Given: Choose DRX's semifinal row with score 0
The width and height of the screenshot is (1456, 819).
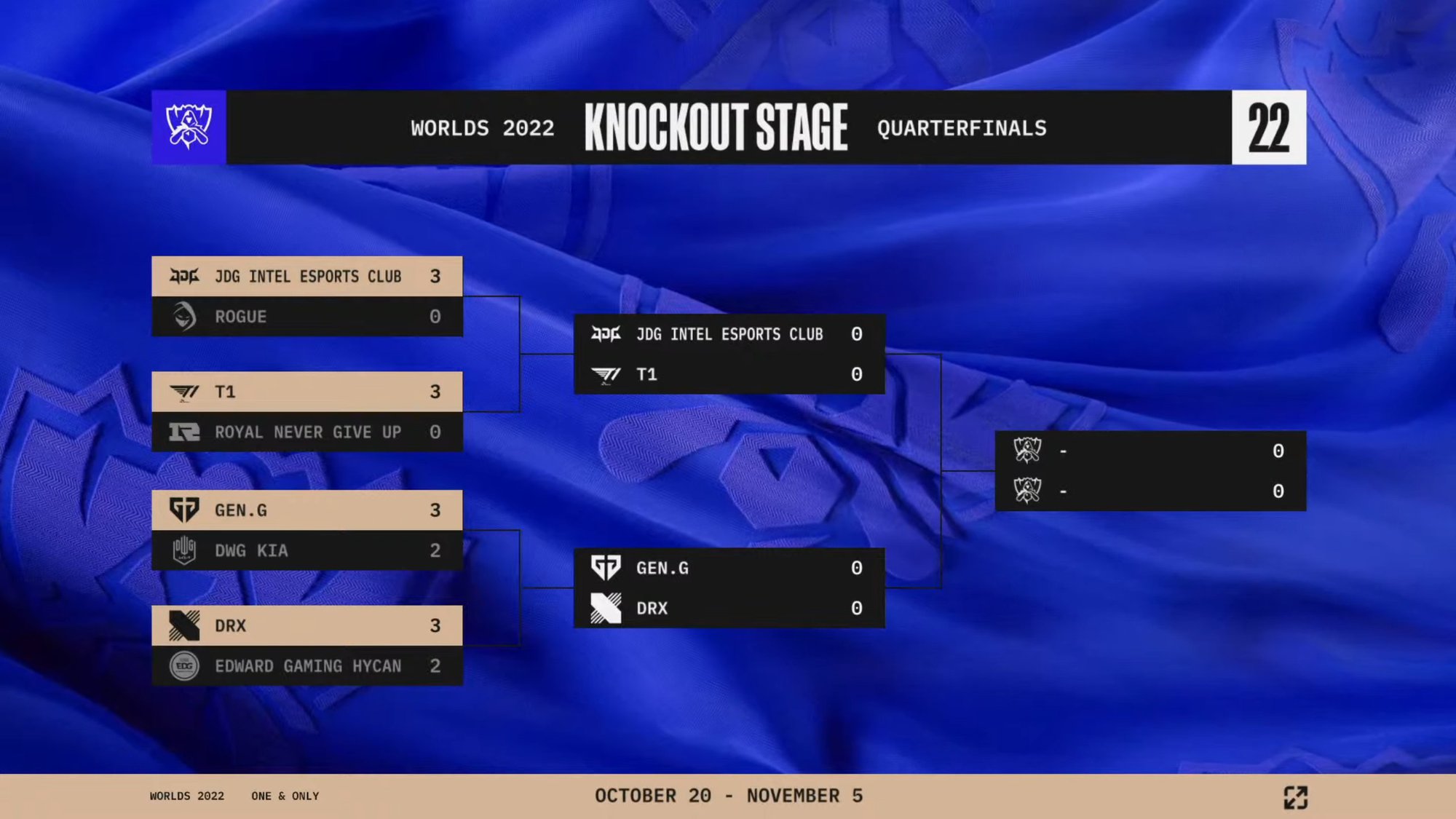Looking at the screenshot, I should [729, 609].
